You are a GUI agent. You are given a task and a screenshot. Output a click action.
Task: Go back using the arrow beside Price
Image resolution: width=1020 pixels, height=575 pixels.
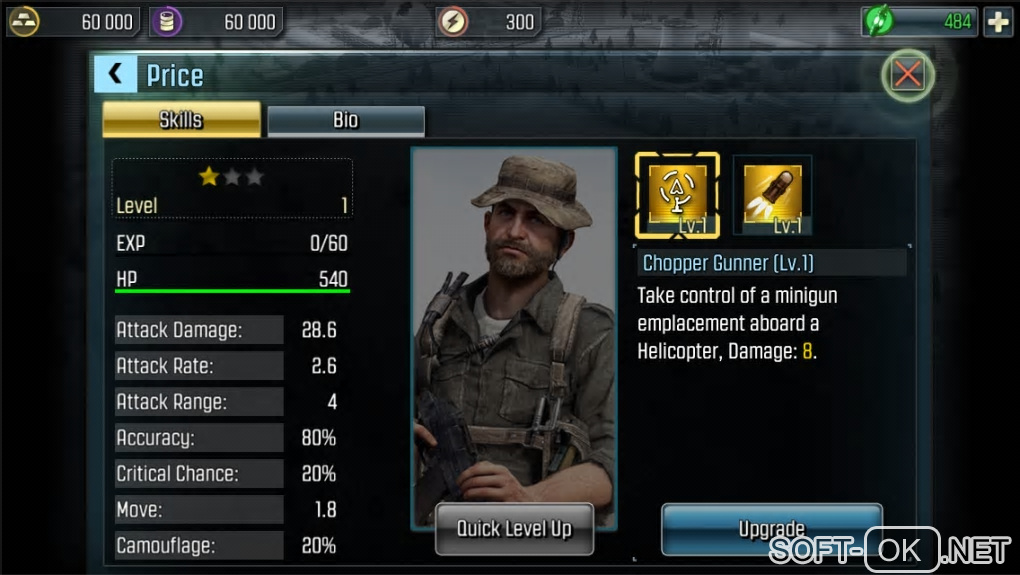[x=116, y=74]
